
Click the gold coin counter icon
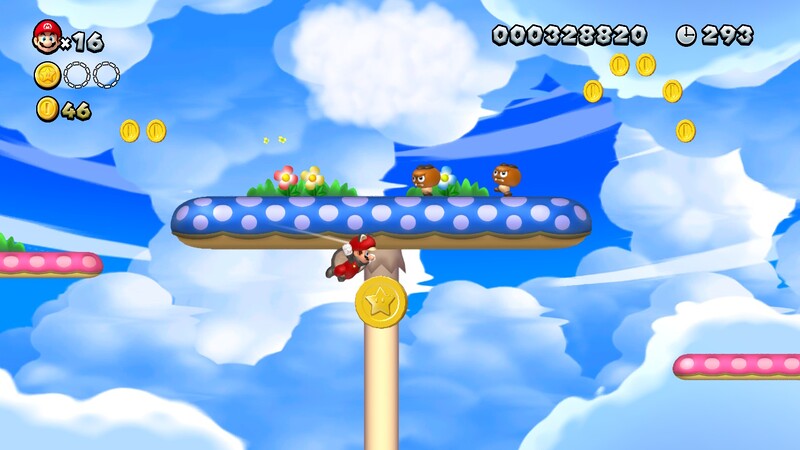coord(47,109)
